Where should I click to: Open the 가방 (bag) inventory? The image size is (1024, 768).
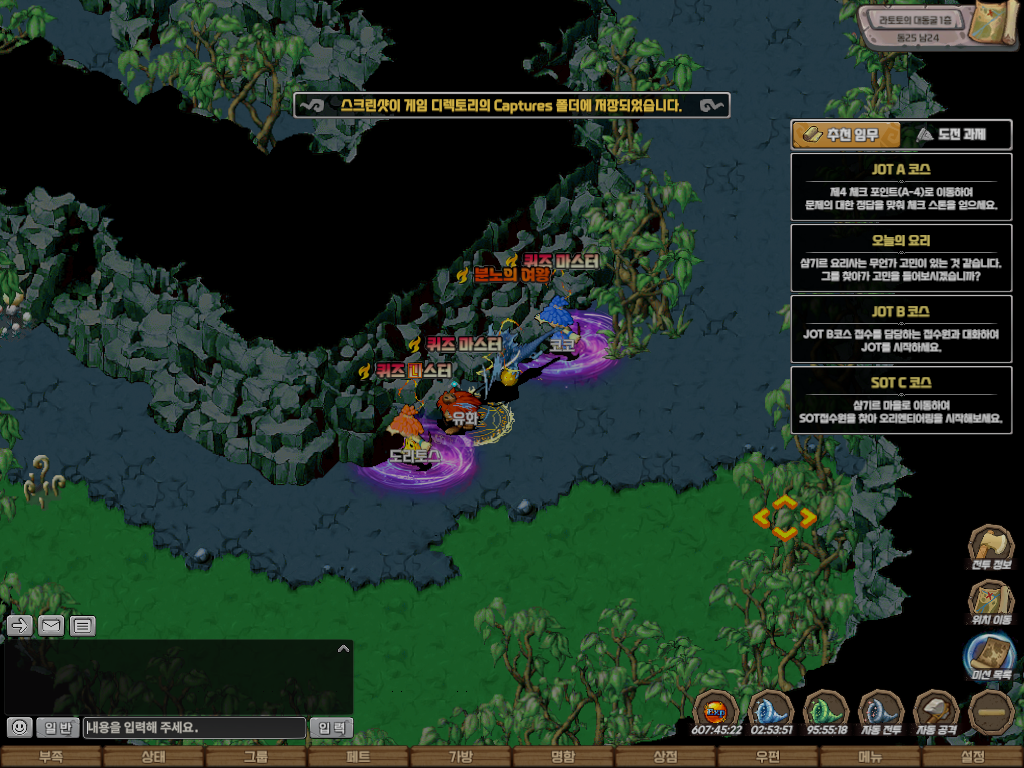(x=460, y=757)
